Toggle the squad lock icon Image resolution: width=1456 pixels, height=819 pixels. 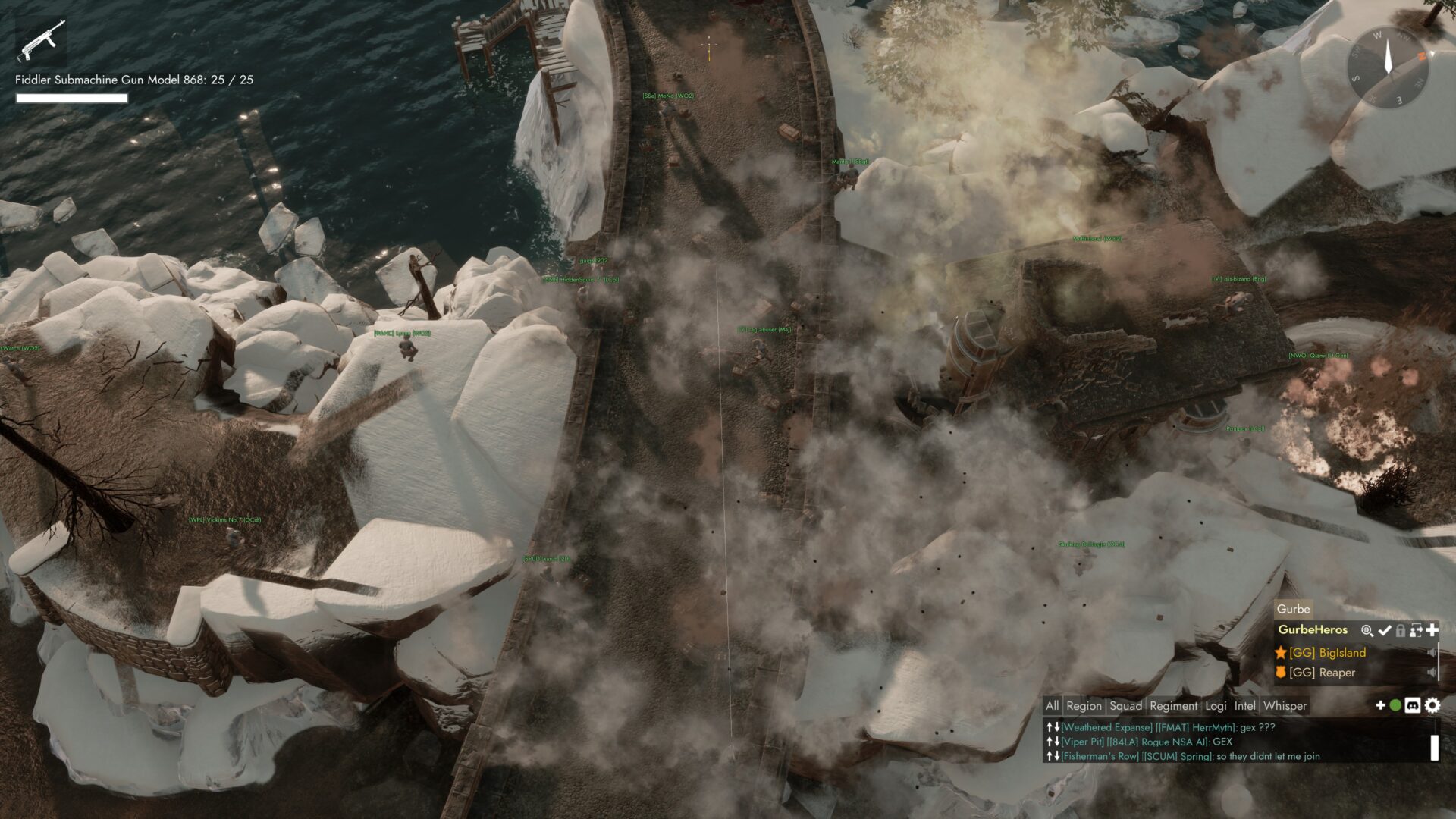1401,630
